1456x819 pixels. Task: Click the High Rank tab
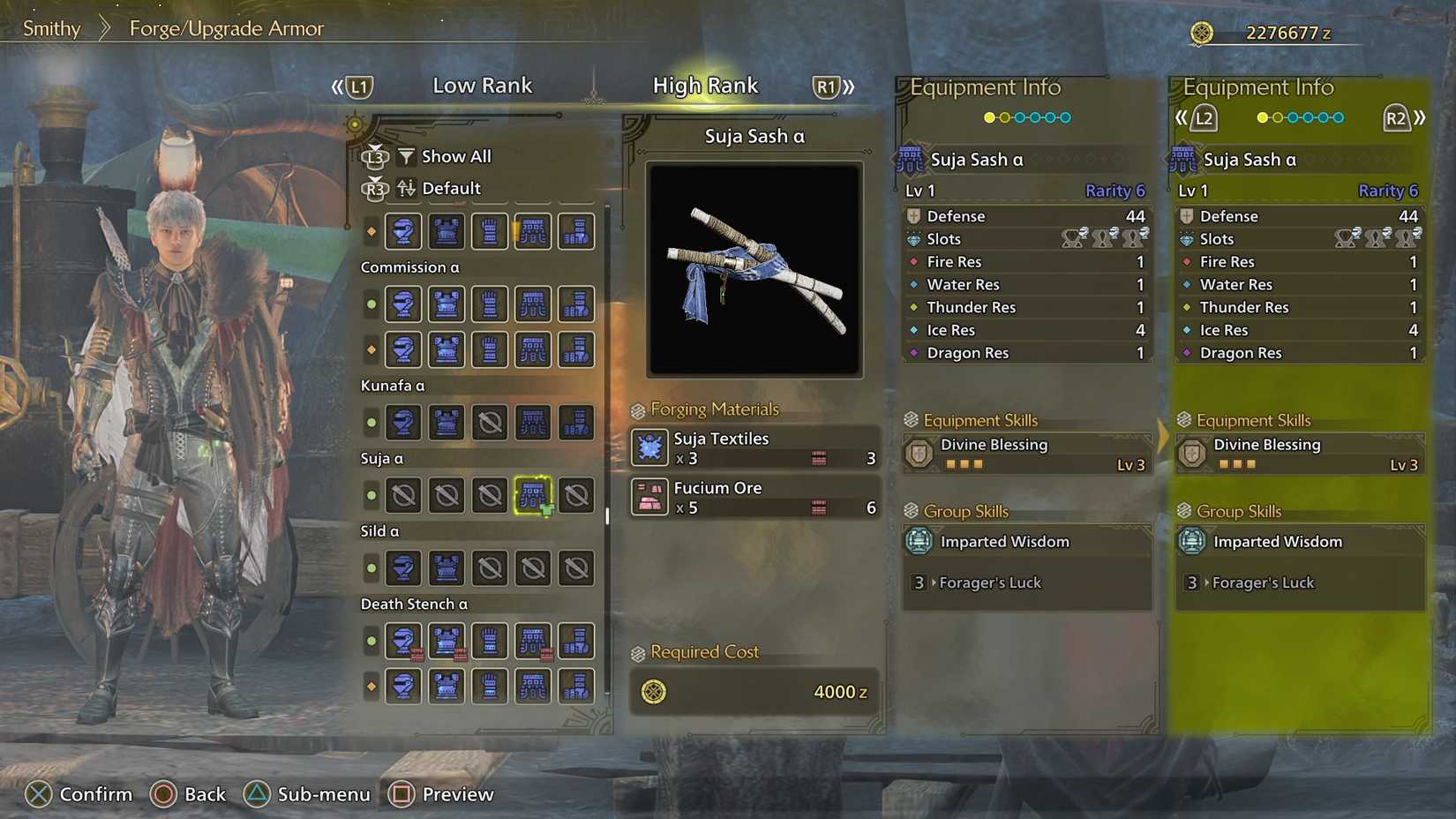click(705, 85)
